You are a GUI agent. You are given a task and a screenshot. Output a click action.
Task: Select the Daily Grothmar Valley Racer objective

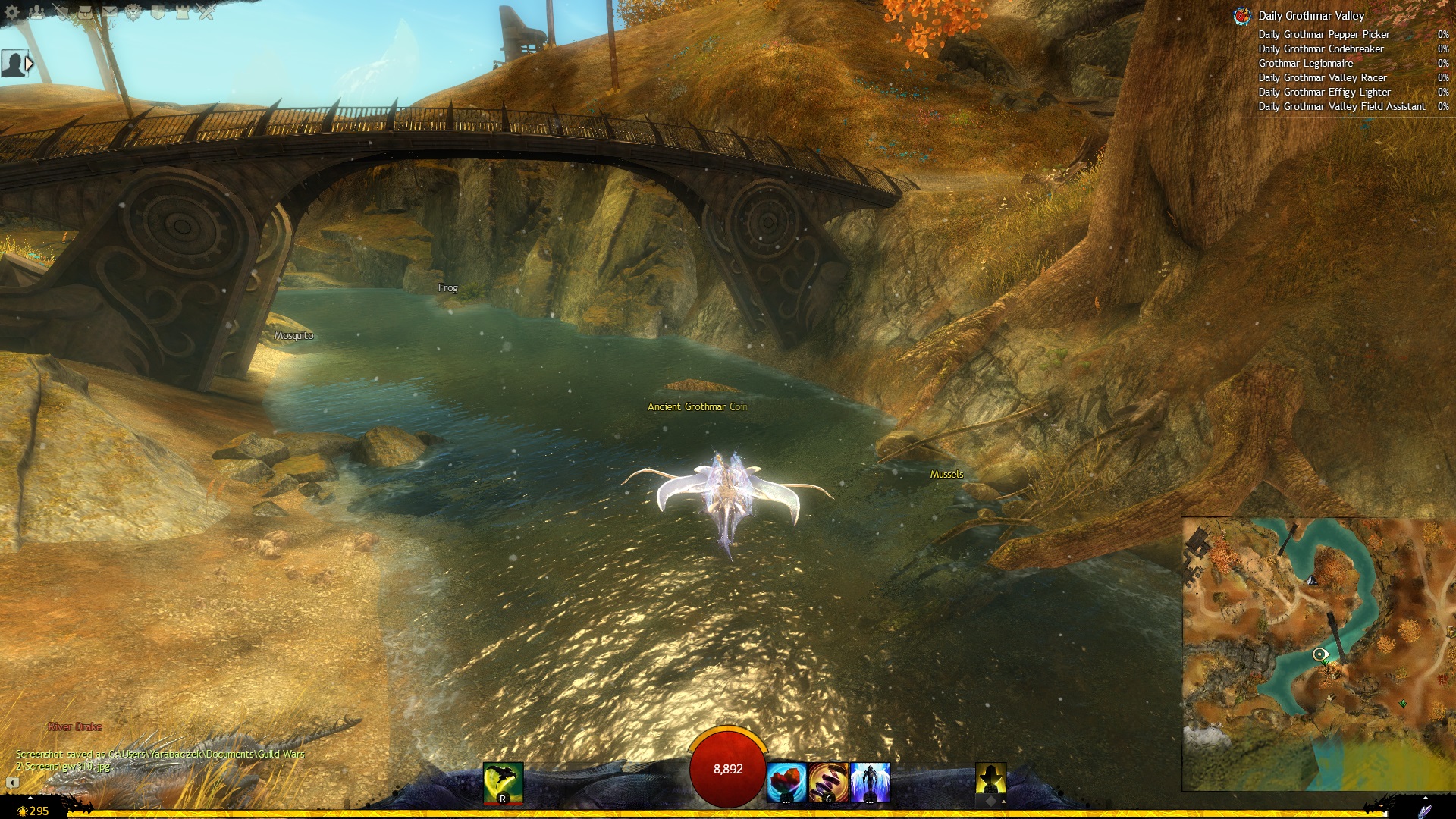click(1323, 78)
